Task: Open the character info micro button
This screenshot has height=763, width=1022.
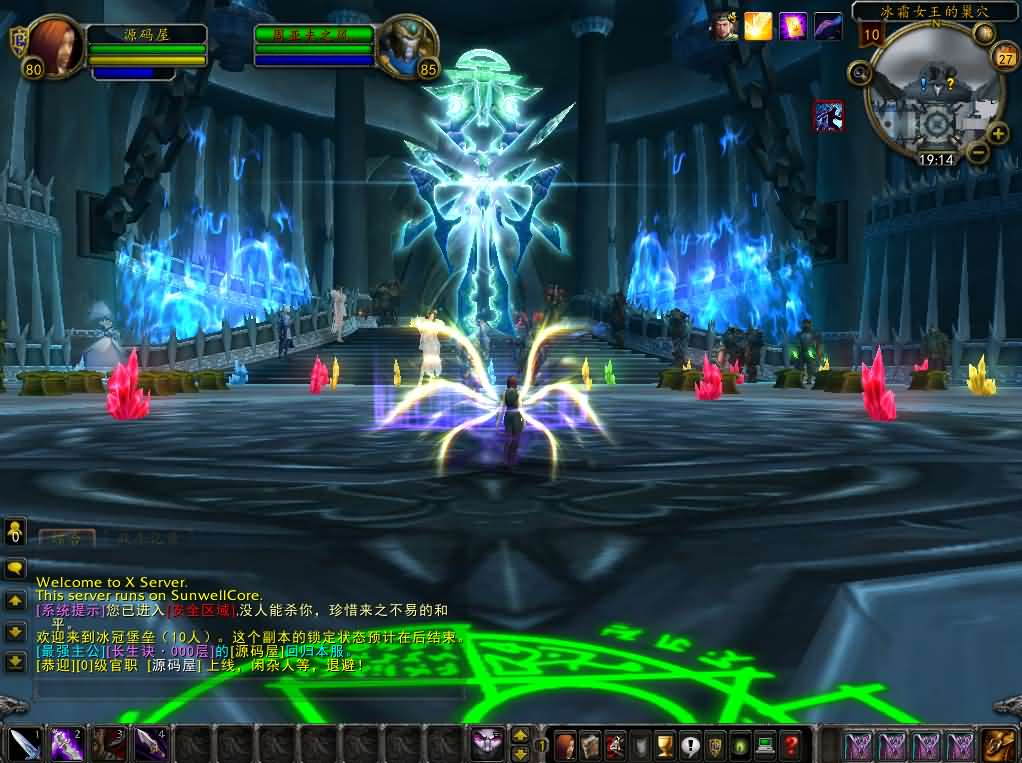Action: coord(565,745)
